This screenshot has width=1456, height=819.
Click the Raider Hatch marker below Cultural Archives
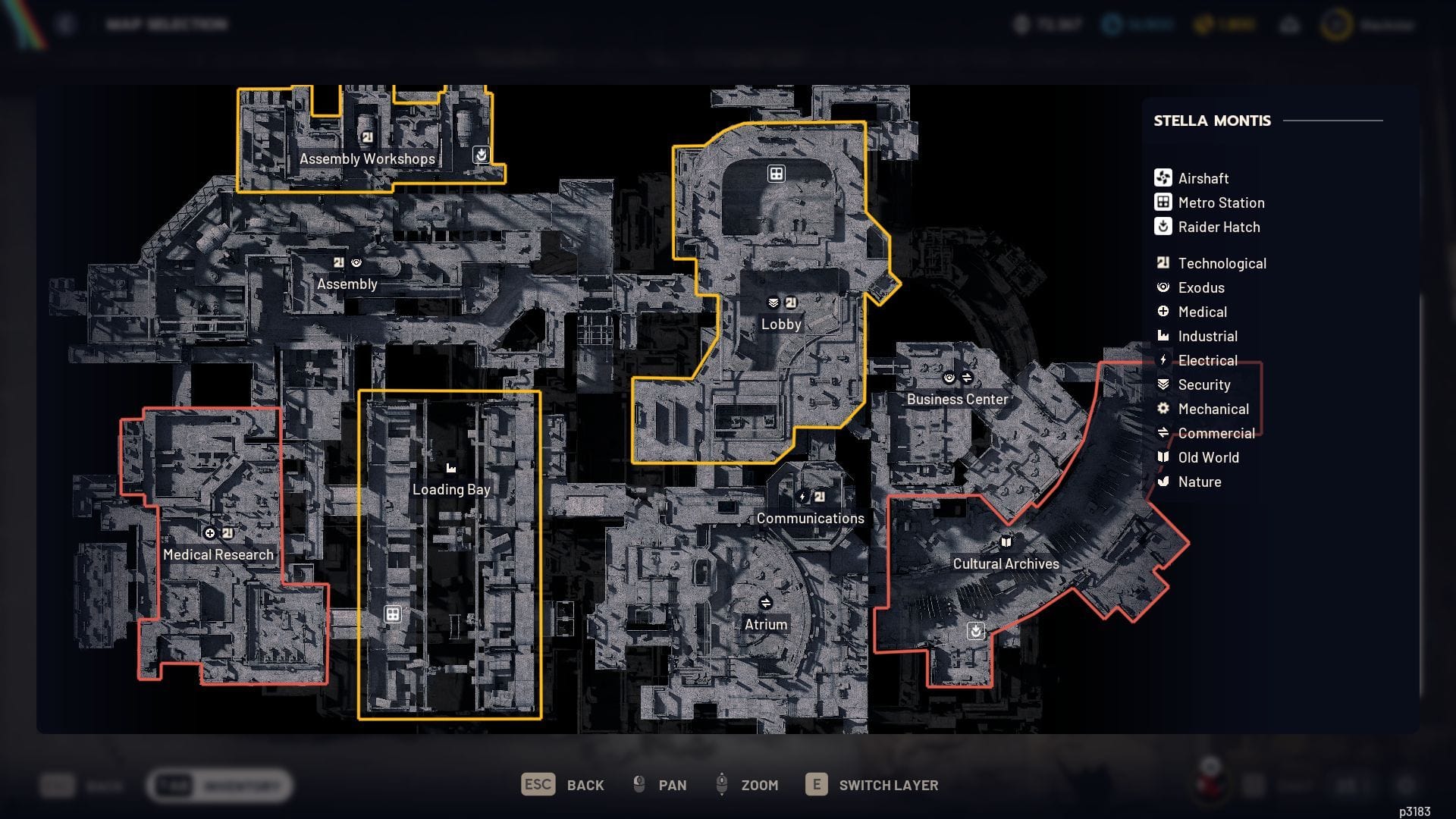tap(974, 630)
